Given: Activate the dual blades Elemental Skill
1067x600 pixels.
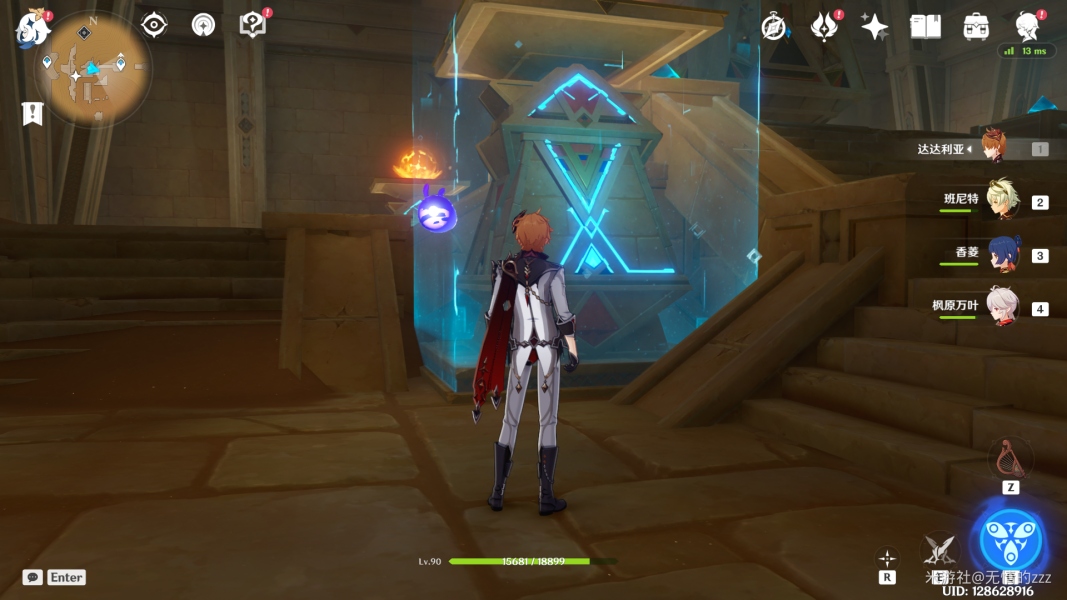Looking at the screenshot, I should pos(938,548).
